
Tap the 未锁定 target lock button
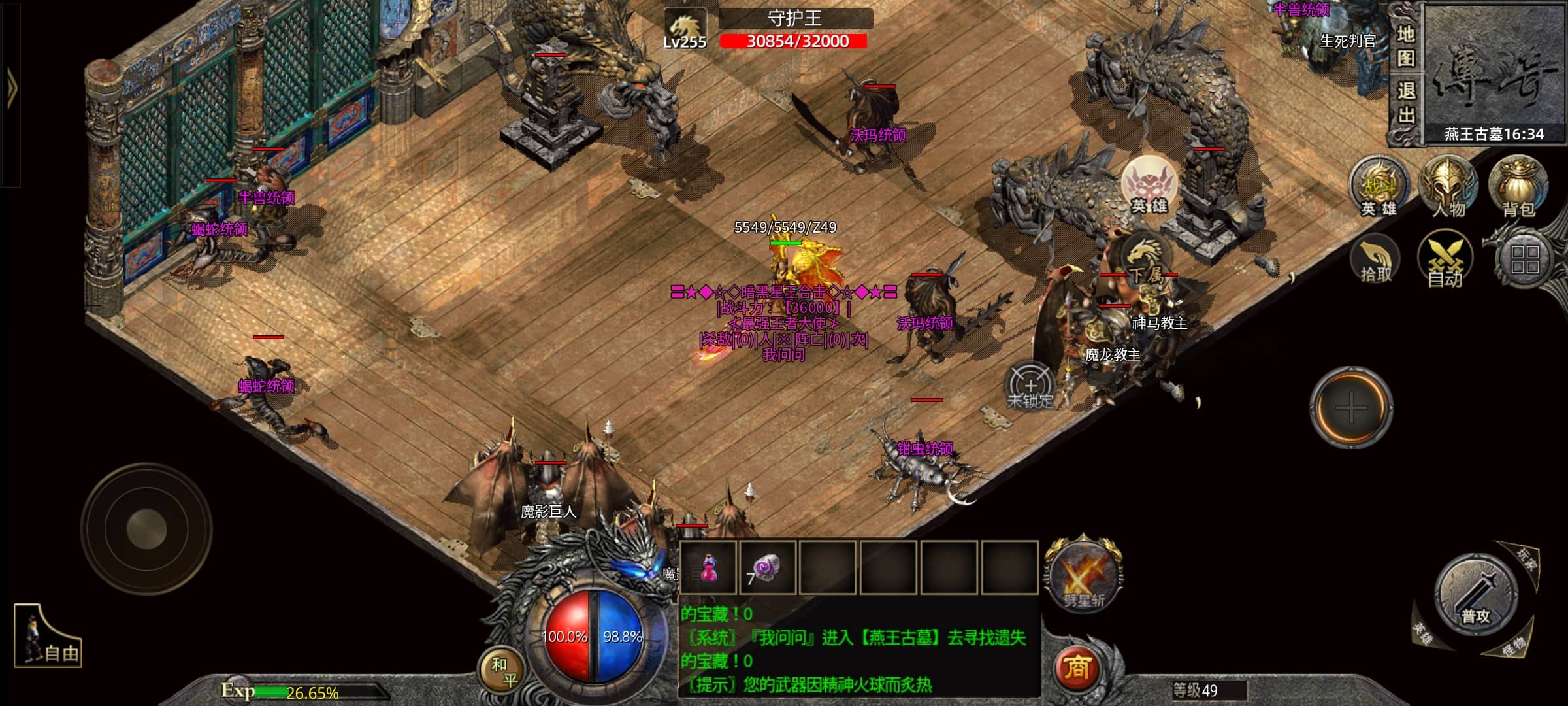tap(1030, 387)
